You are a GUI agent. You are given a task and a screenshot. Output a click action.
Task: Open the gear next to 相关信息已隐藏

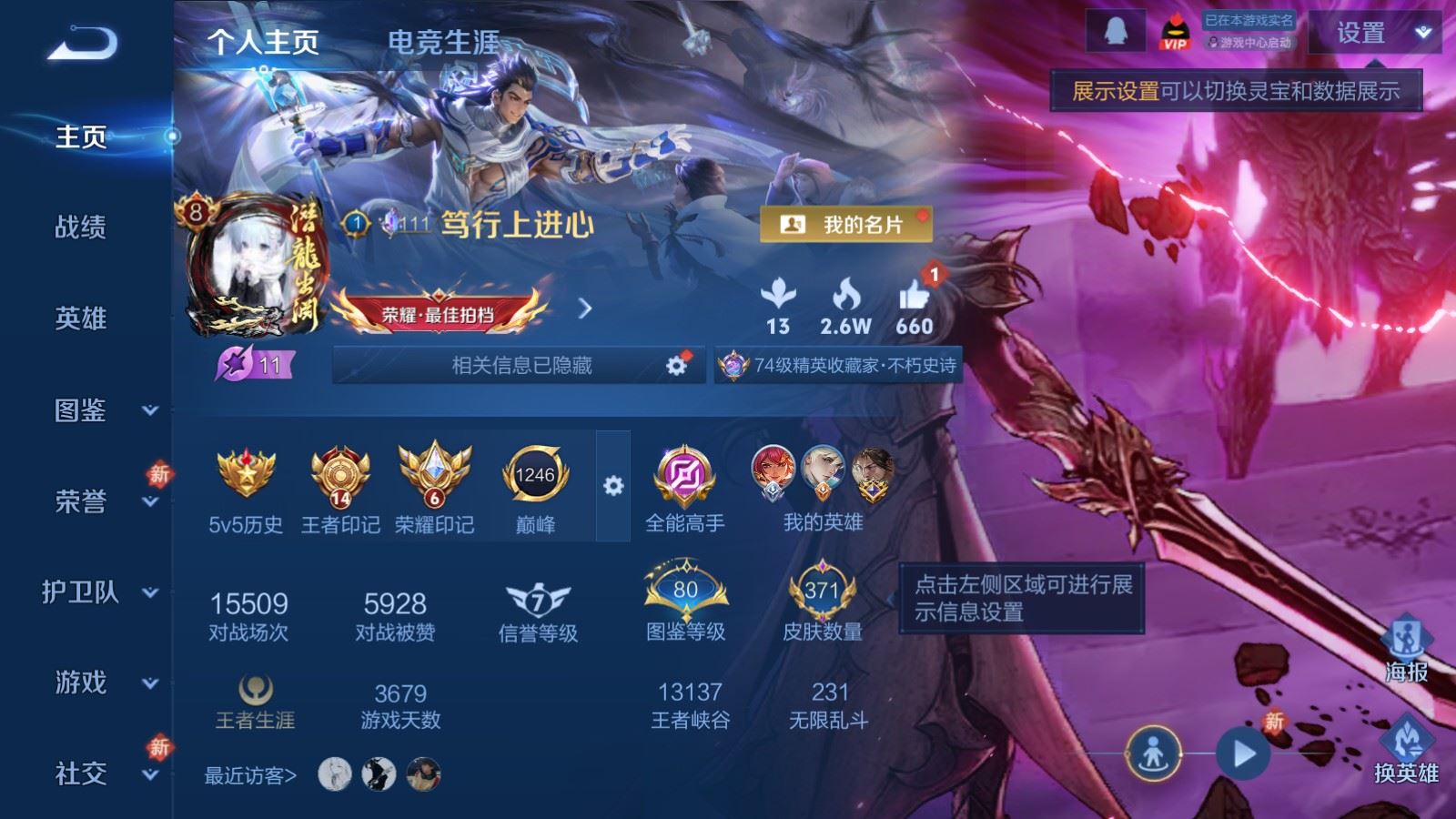675,365
